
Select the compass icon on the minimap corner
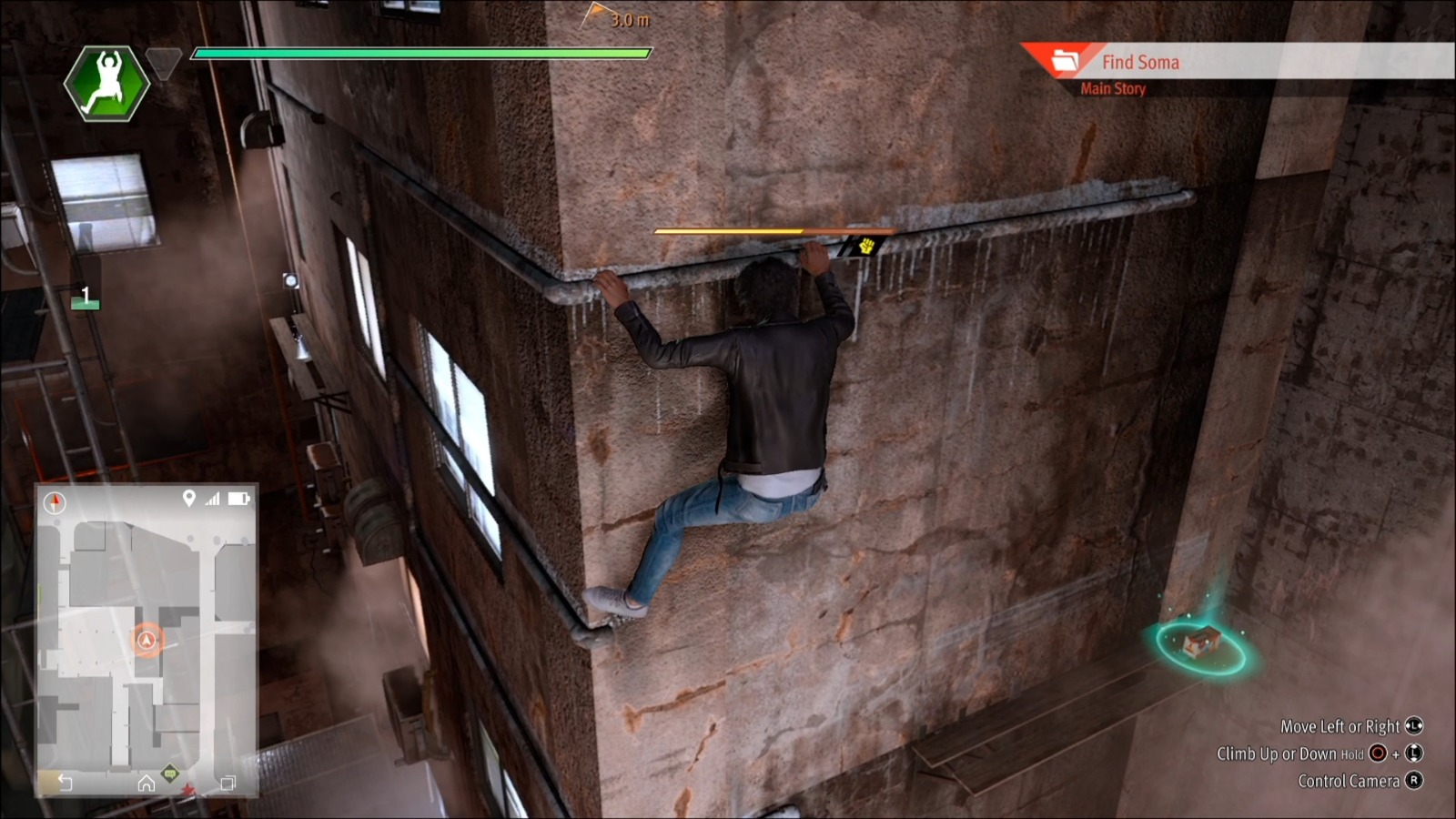click(x=55, y=500)
